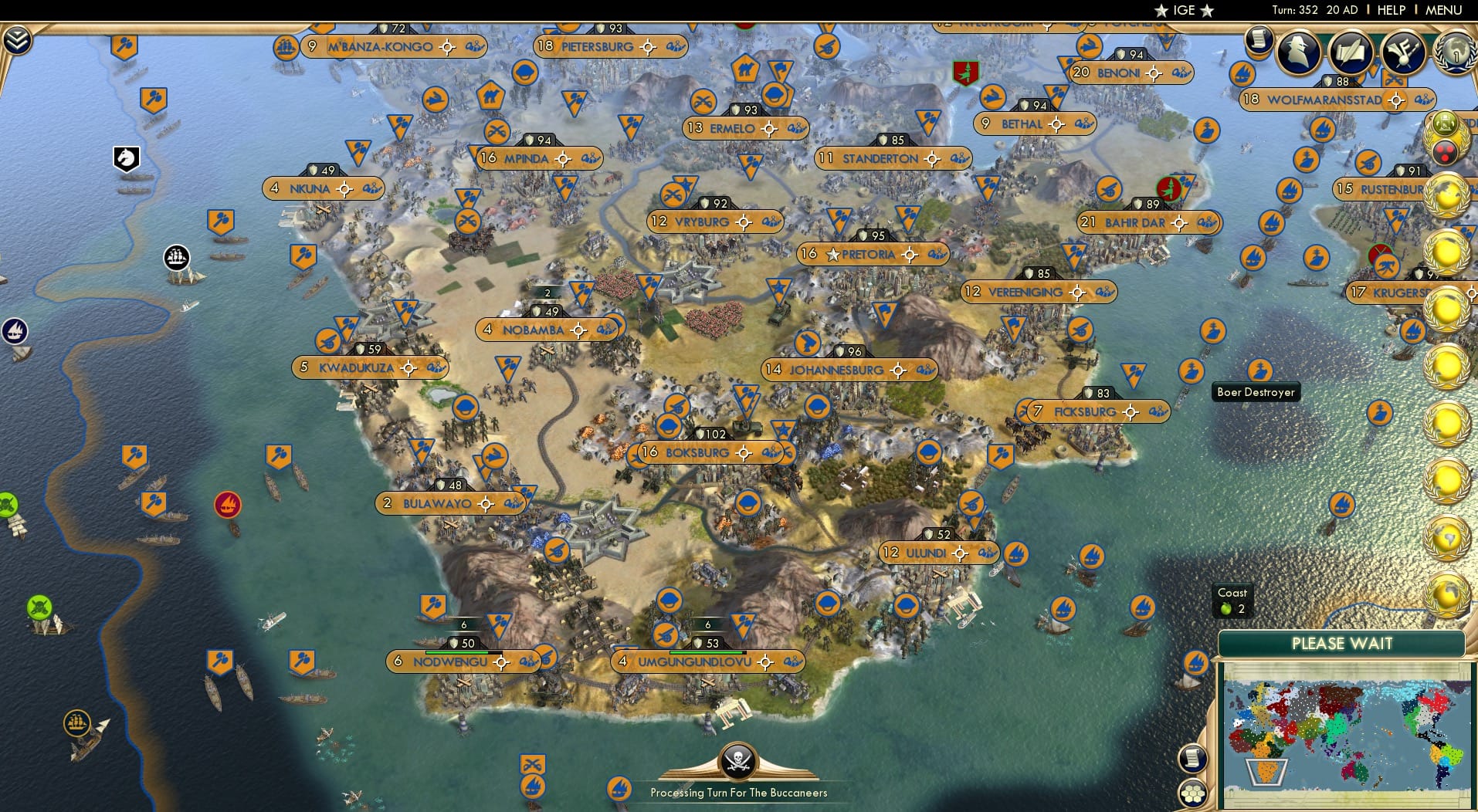This screenshot has height=812, width=1478.
Task: Click the notification log scroll icon top-right
Action: click(x=1259, y=40)
